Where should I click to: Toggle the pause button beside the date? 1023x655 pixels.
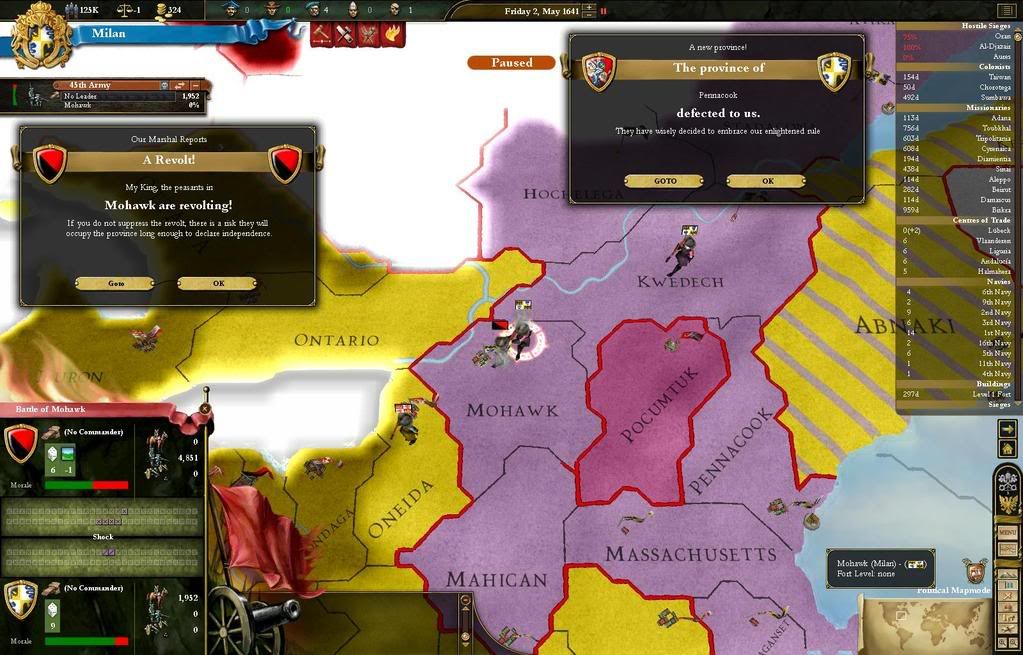point(603,11)
